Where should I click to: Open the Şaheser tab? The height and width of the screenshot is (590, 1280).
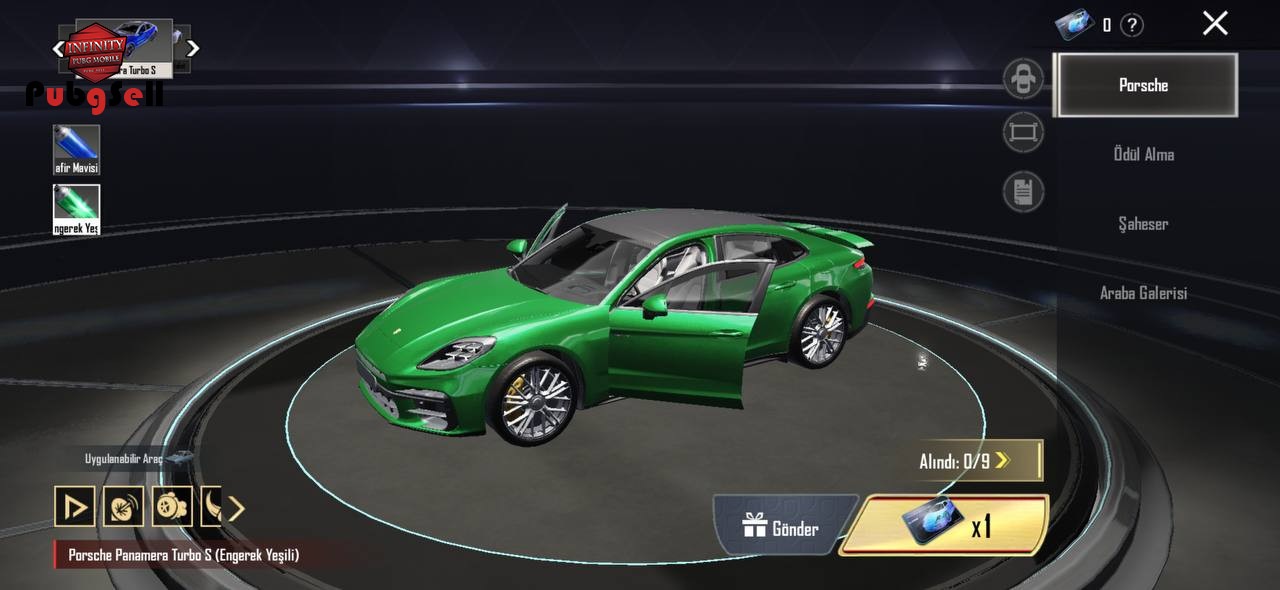pyautogui.click(x=1143, y=224)
